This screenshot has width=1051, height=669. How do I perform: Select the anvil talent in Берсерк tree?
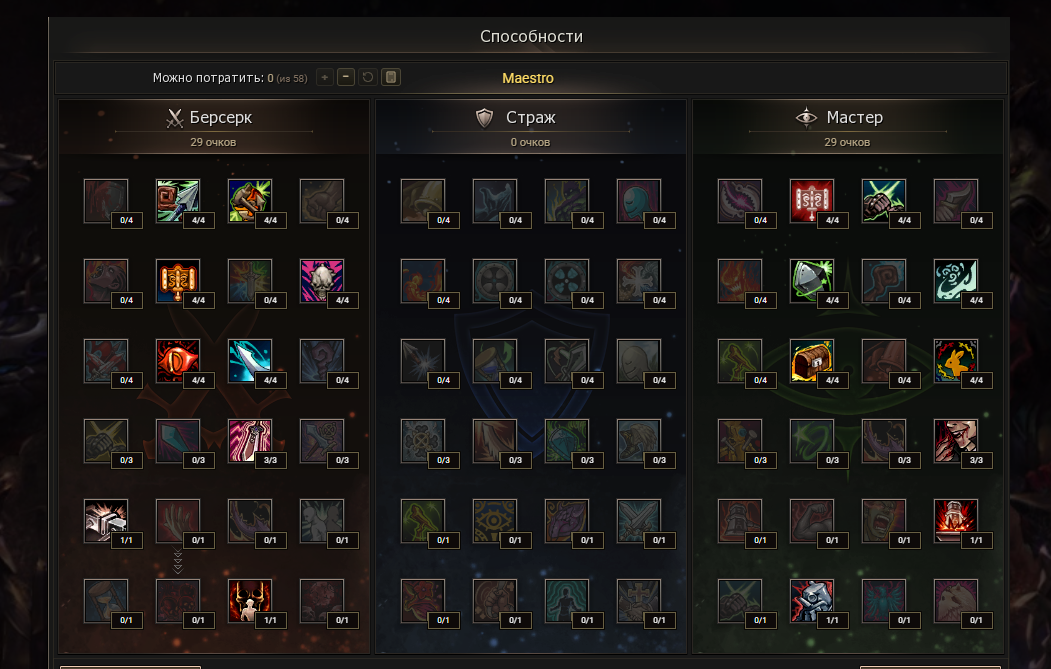[106, 521]
